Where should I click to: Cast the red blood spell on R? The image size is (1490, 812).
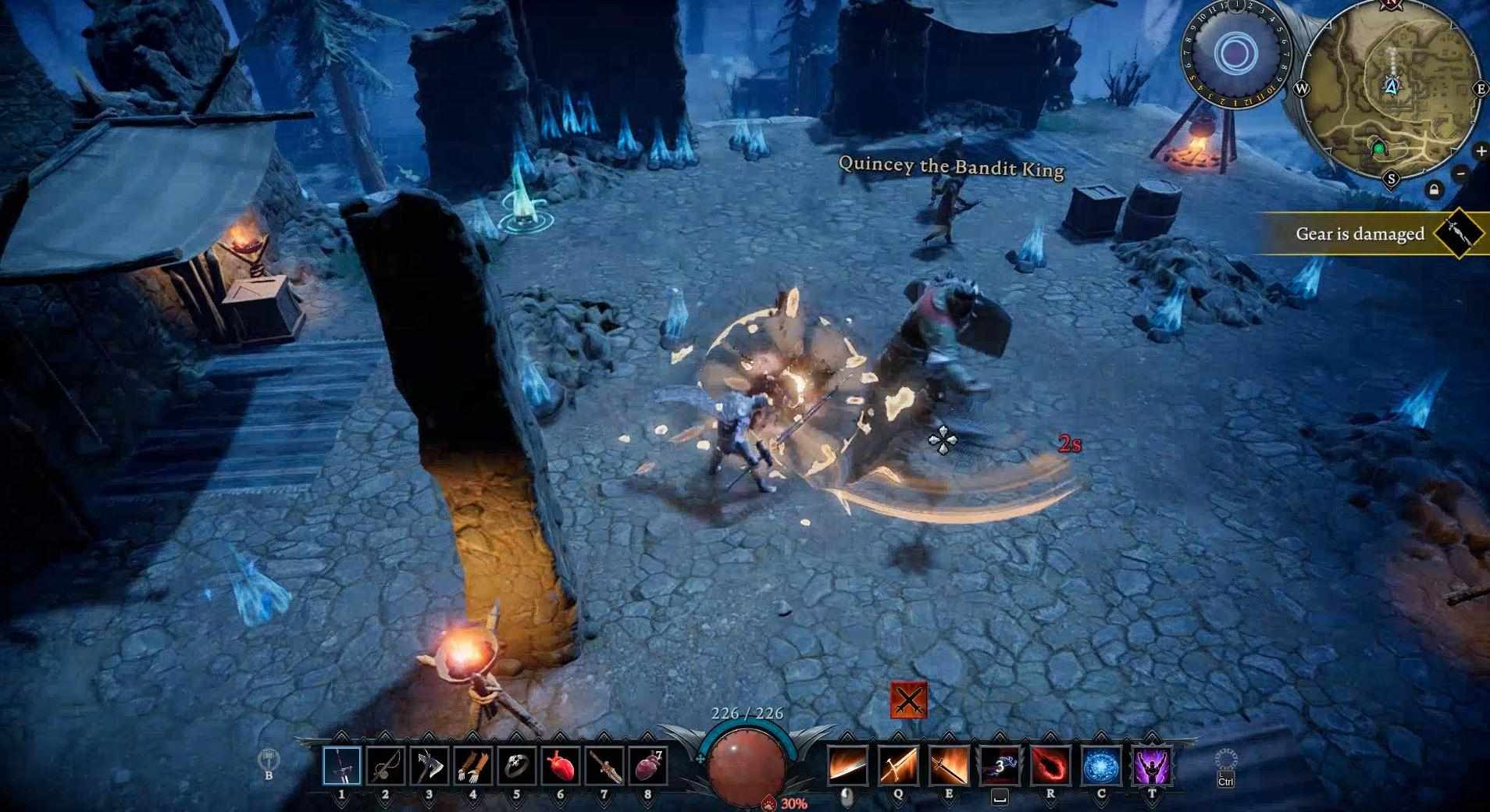[1050, 766]
